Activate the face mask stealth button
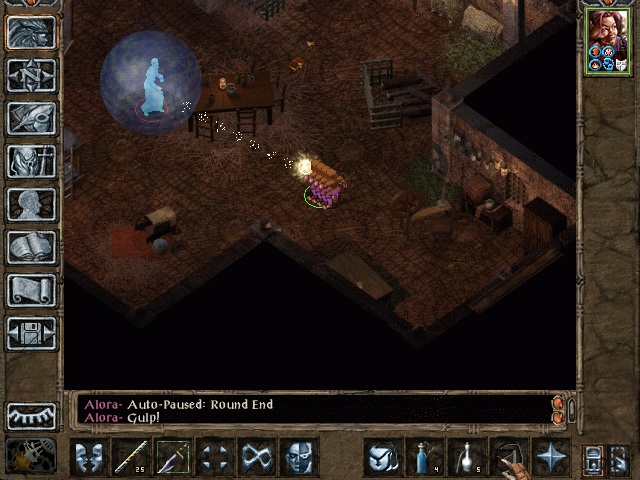The width and height of the screenshot is (640, 480). 299,458
